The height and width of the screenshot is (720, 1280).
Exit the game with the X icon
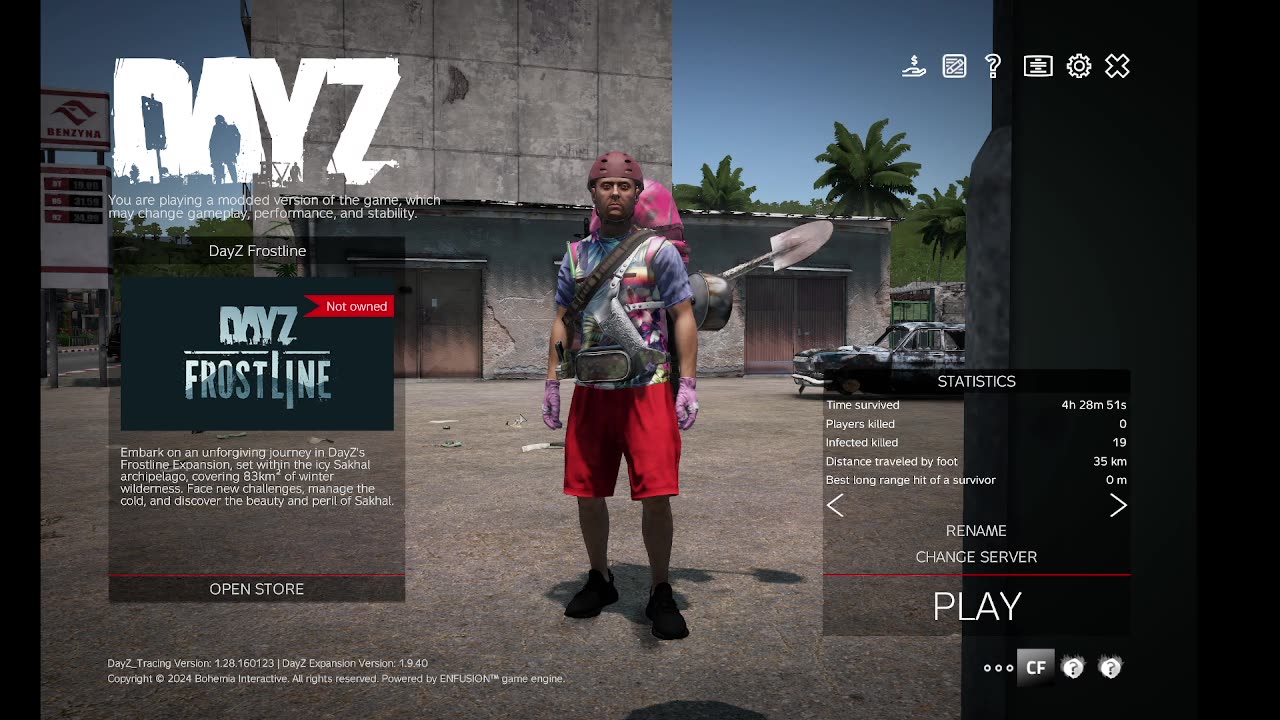tap(1117, 67)
